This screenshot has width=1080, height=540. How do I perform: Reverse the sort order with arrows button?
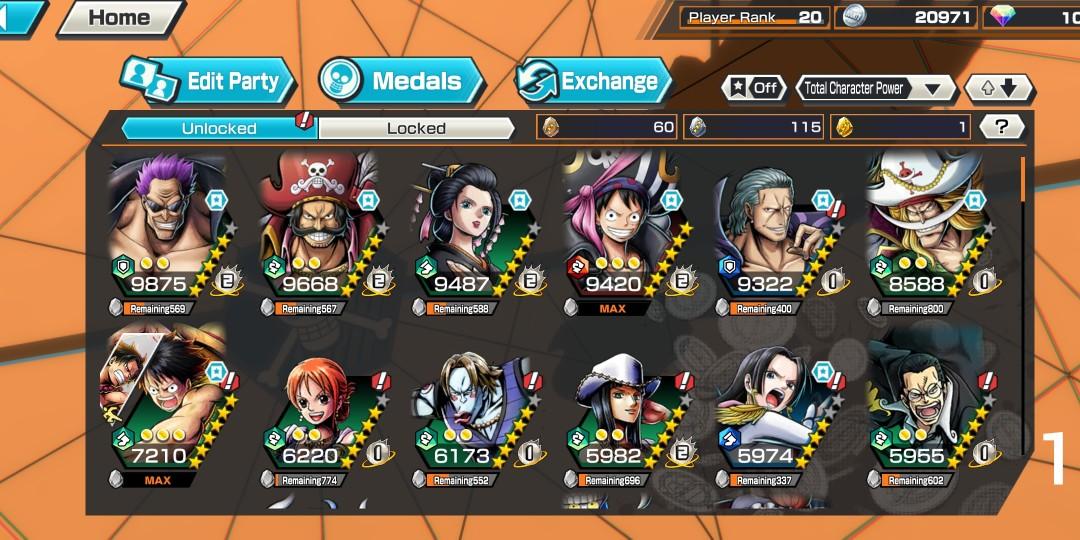tap(998, 88)
